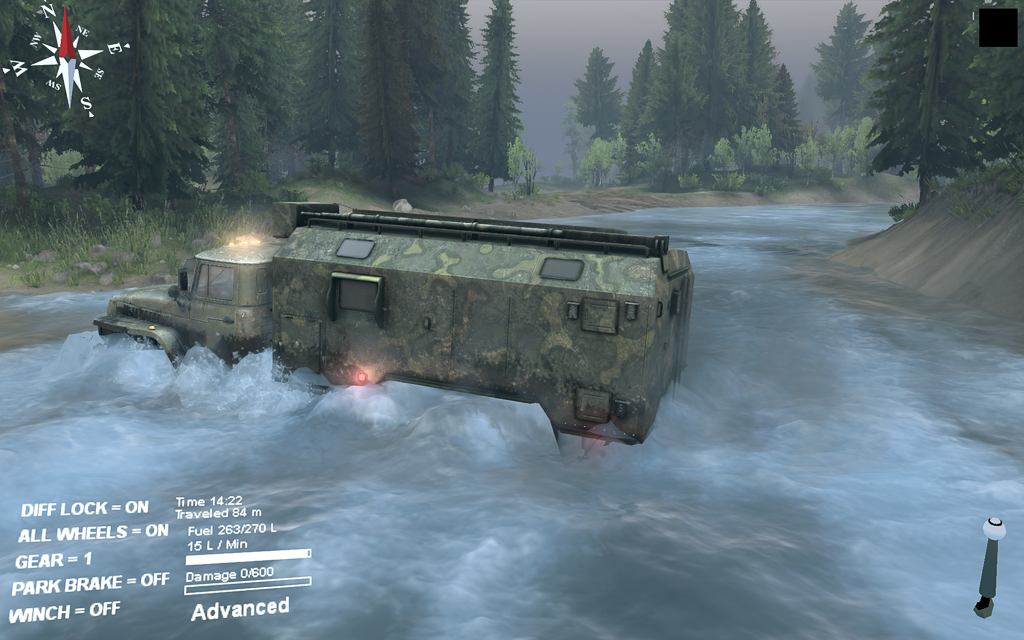Toggle the ALL WHEELS drive setting
Viewport: 1024px width, 640px height.
pos(93,534)
